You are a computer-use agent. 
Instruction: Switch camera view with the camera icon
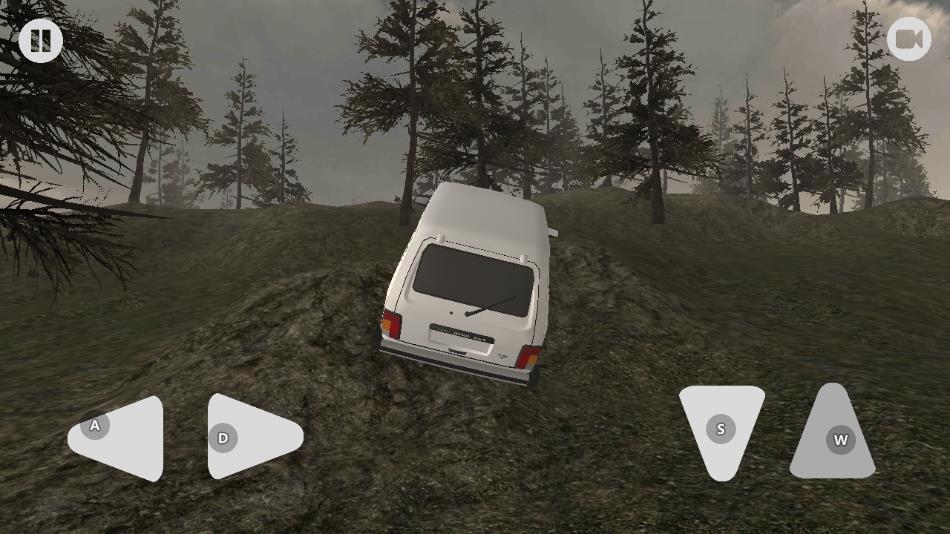[908, 40]
